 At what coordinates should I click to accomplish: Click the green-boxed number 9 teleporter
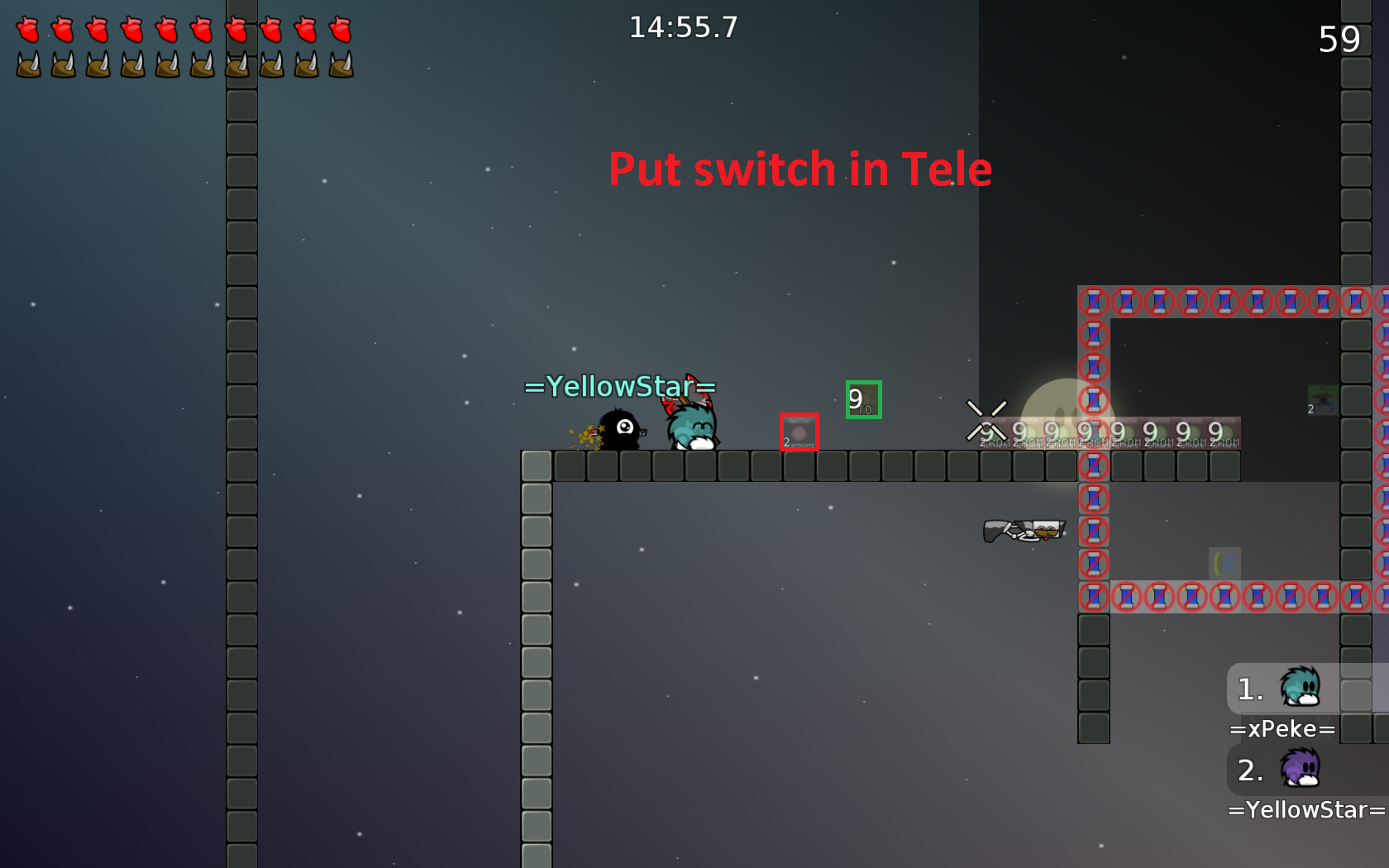[862, 399]
